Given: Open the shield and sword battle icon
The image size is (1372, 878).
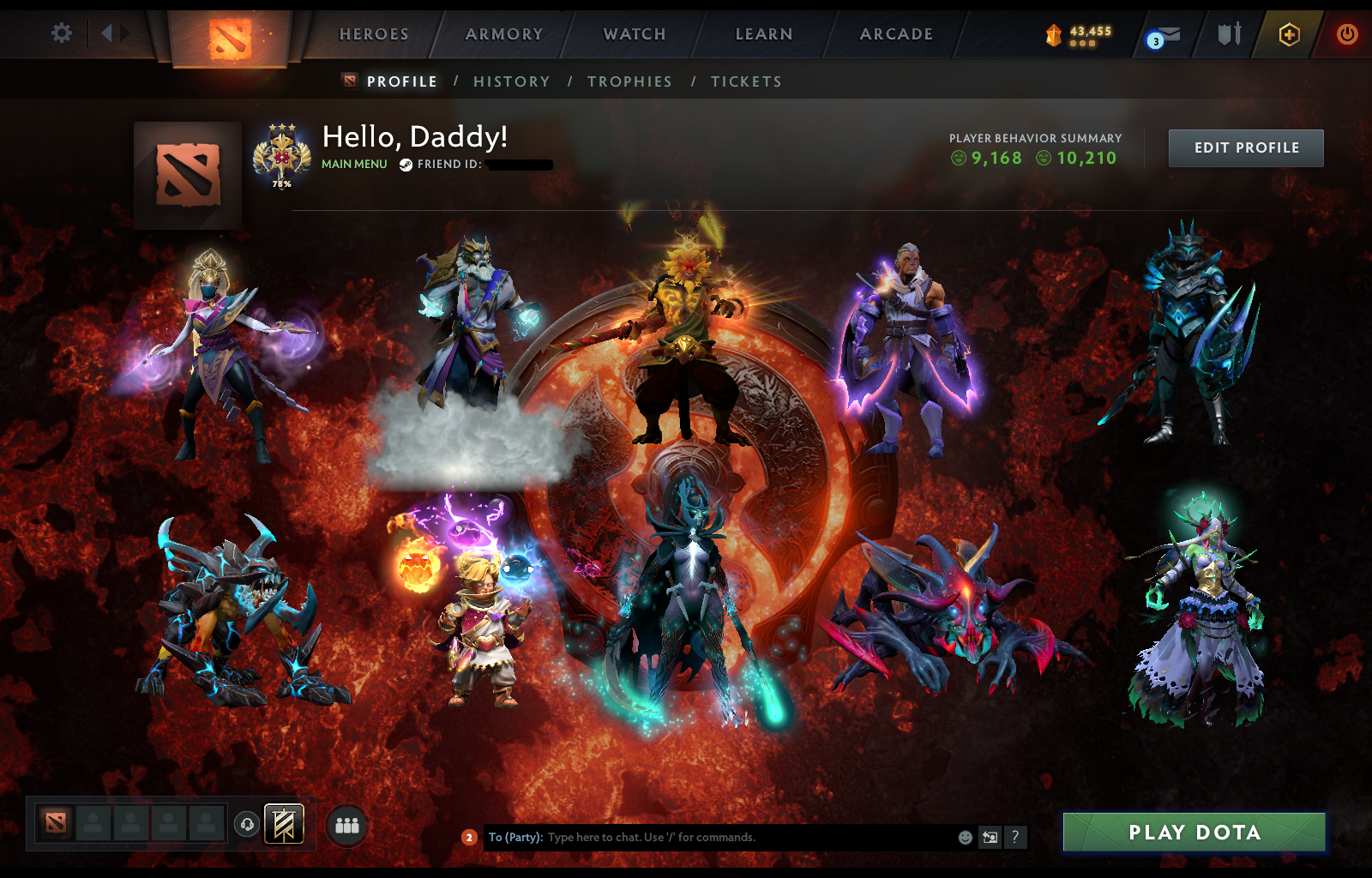Looking at the screenshot, I should click(1228, 34).
